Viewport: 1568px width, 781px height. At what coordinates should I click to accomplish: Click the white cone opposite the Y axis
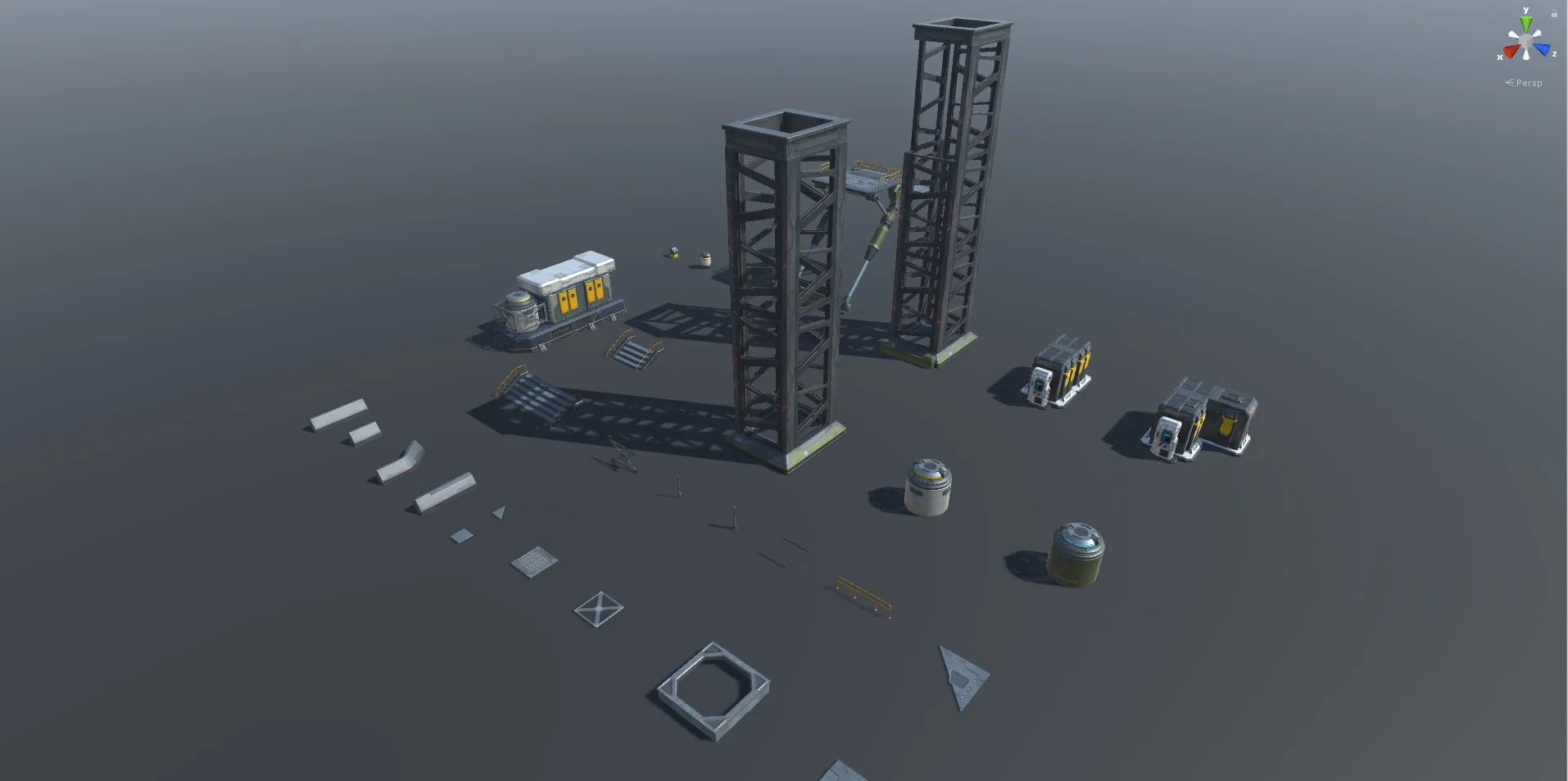click(x=1525, y=54)
